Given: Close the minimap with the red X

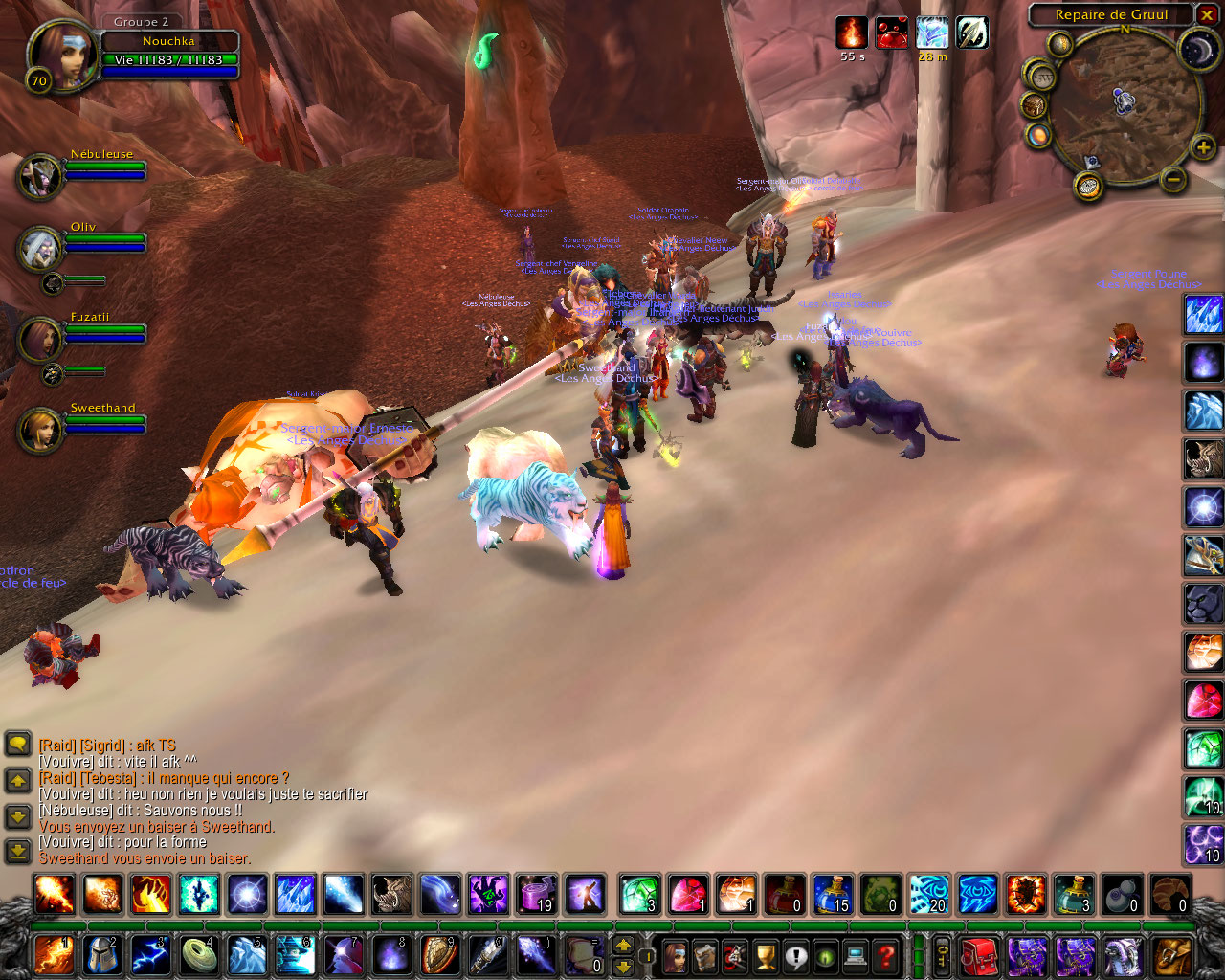Looking at the screenshot, I should [1207, 15].
